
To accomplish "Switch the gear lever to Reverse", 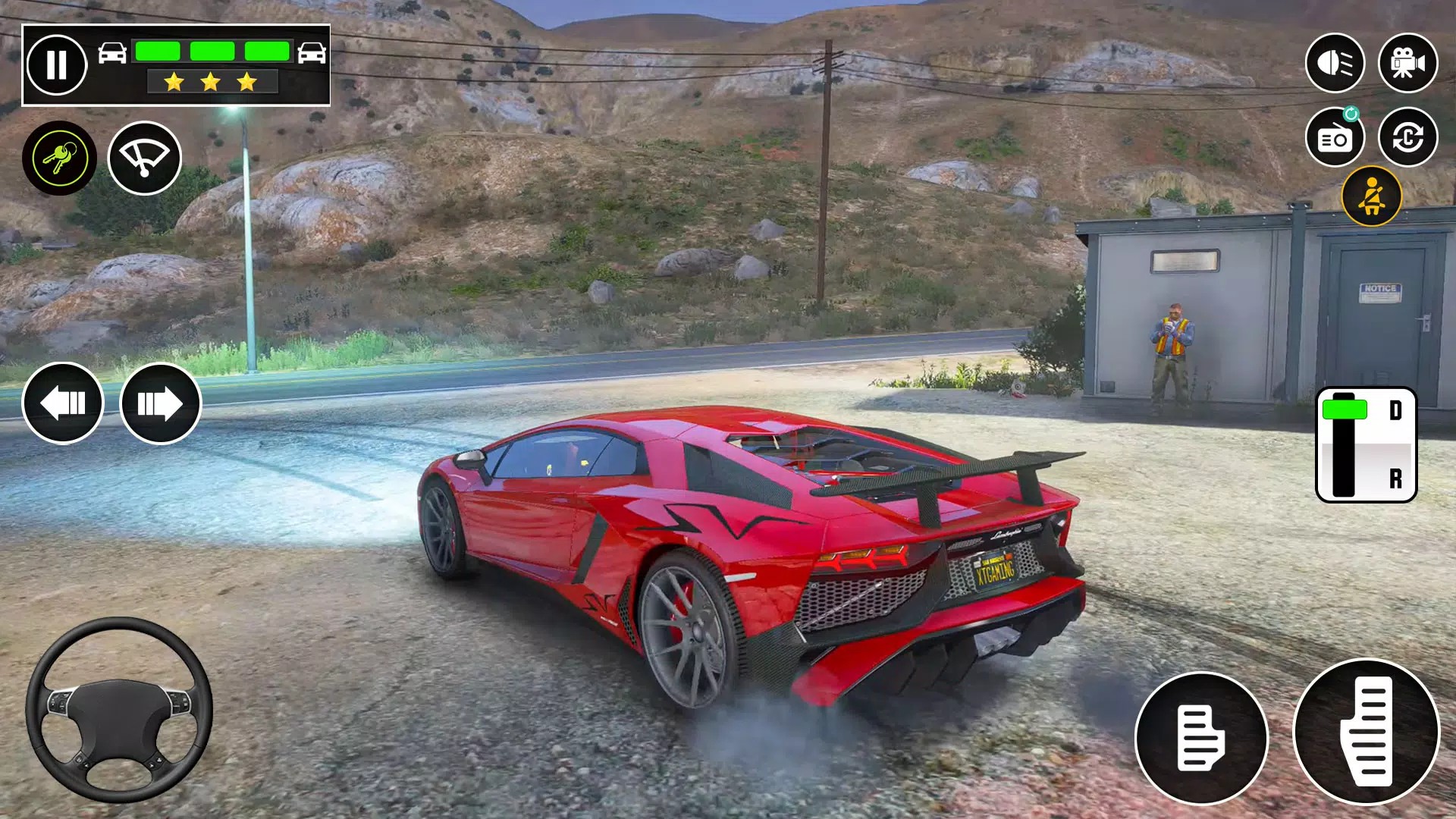I will point(1397,478).
